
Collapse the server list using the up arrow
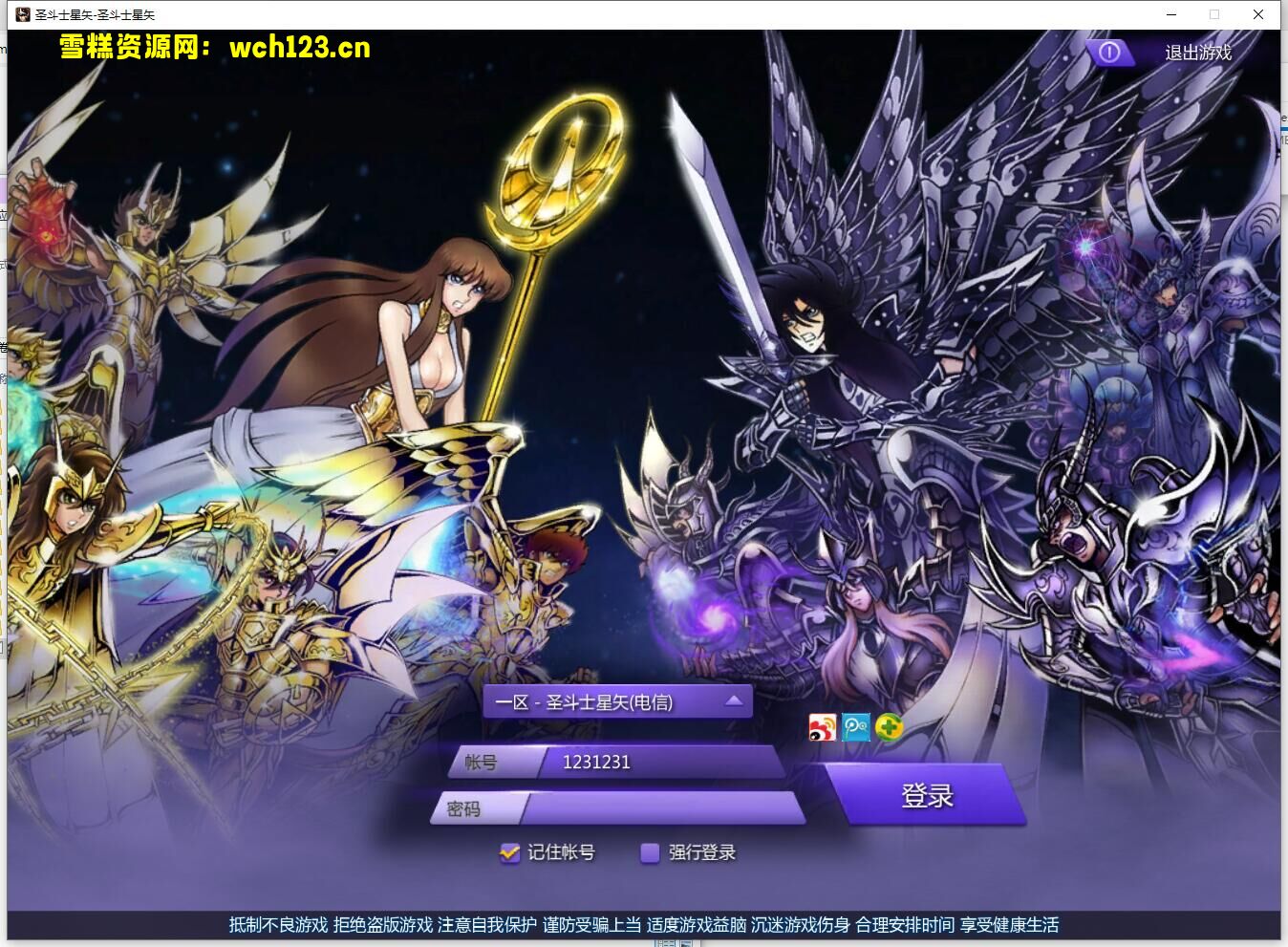coord(732,700)
